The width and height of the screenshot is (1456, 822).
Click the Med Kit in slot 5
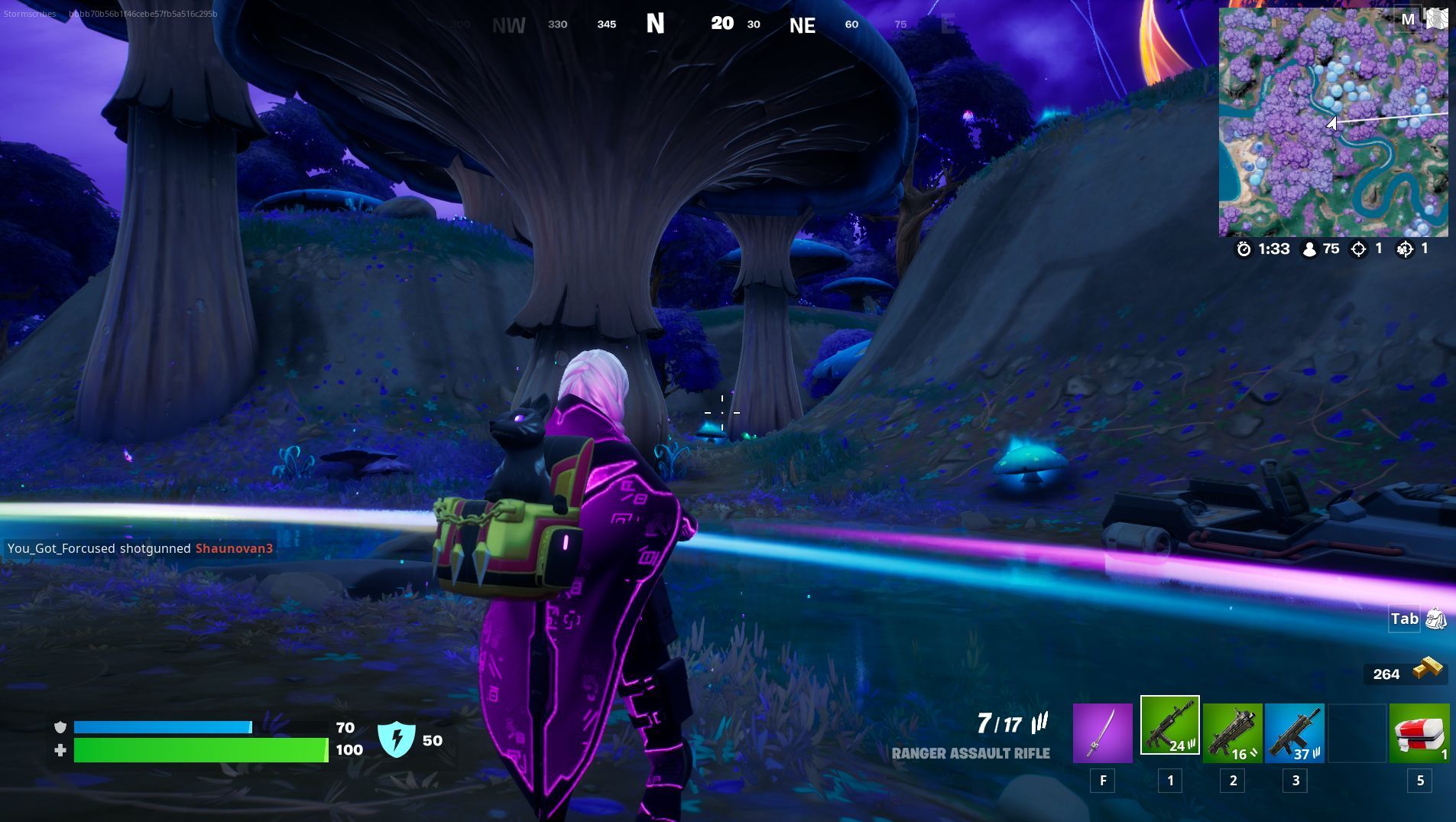[x=1419, y=733]
